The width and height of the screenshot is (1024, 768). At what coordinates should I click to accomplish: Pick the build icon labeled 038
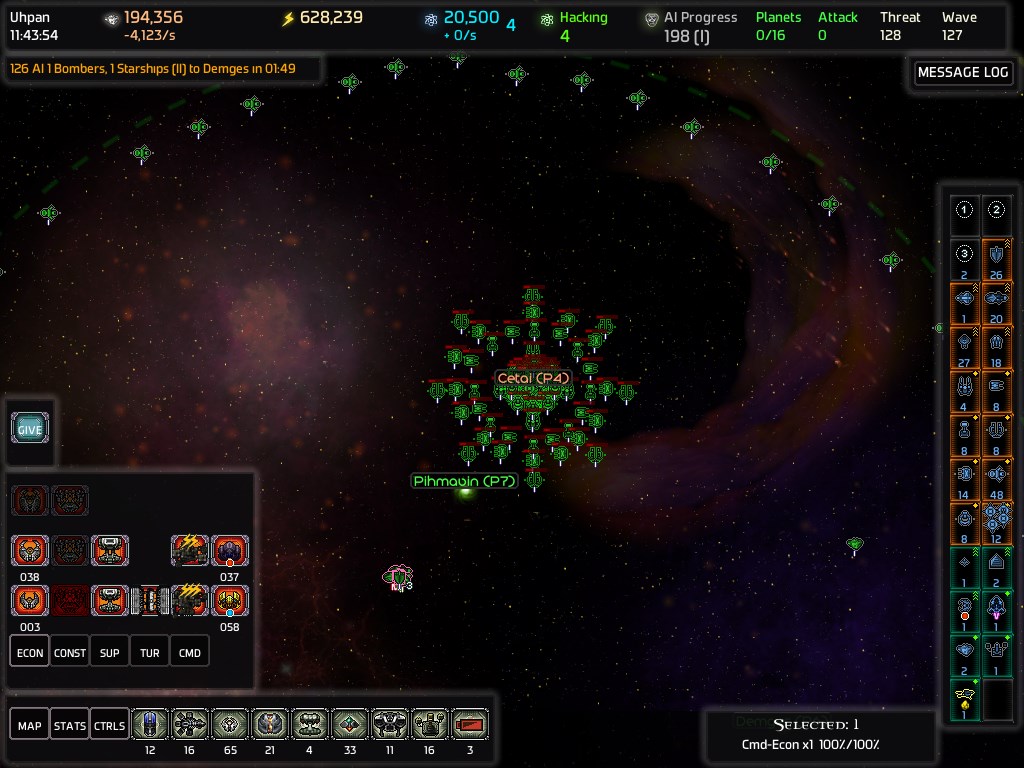30,551
